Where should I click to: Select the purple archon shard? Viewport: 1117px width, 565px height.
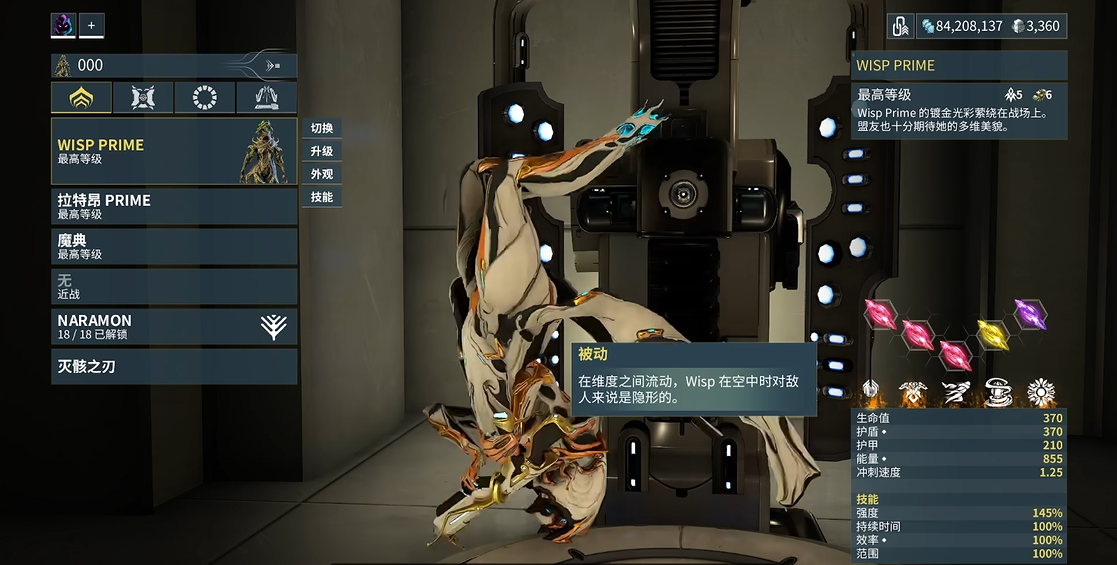1029,314
